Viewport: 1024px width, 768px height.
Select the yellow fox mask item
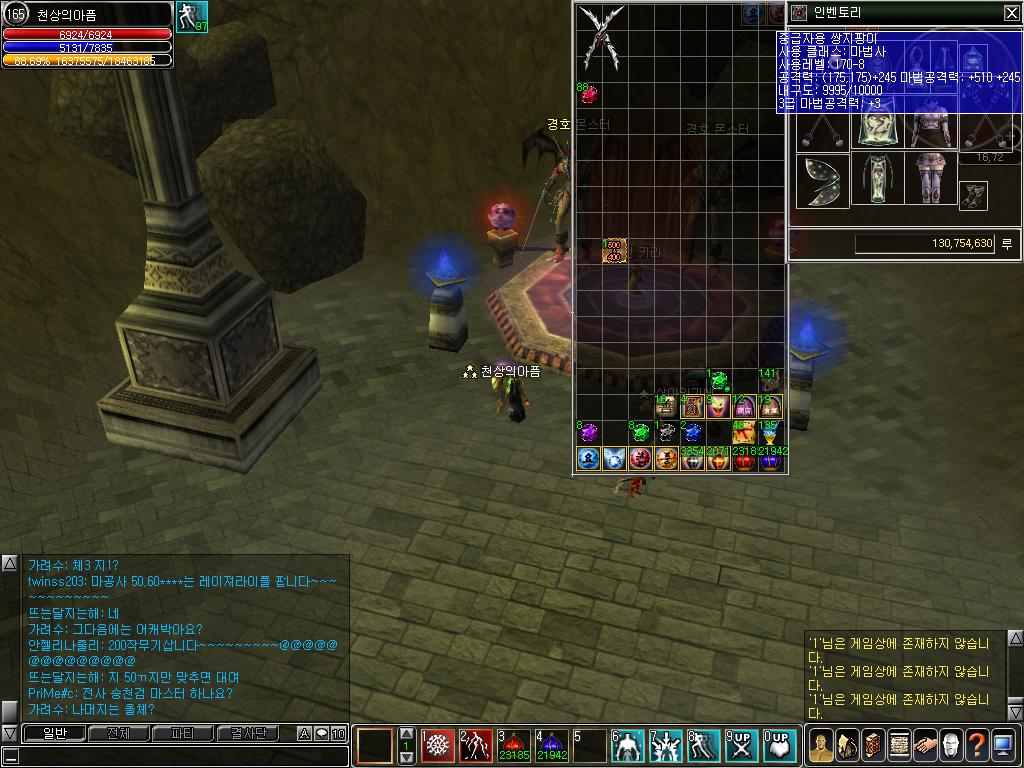point(718,407)
